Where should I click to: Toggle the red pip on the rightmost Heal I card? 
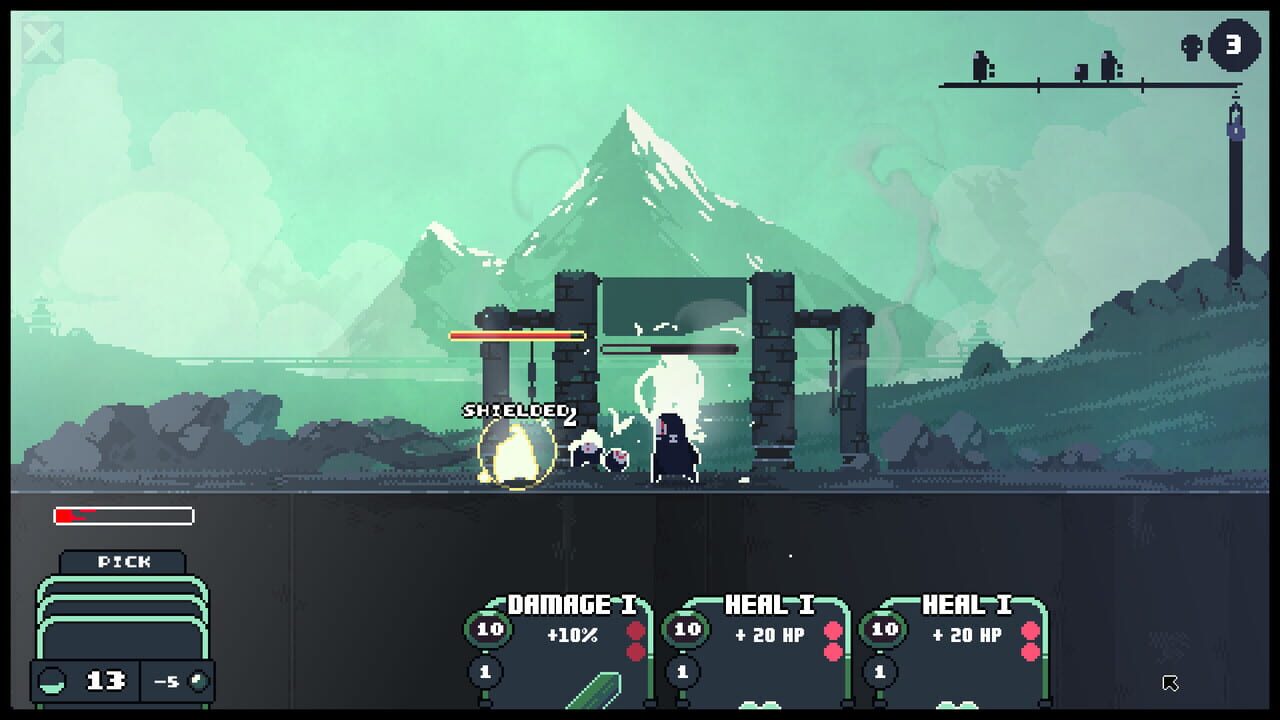pos(1029,629)
